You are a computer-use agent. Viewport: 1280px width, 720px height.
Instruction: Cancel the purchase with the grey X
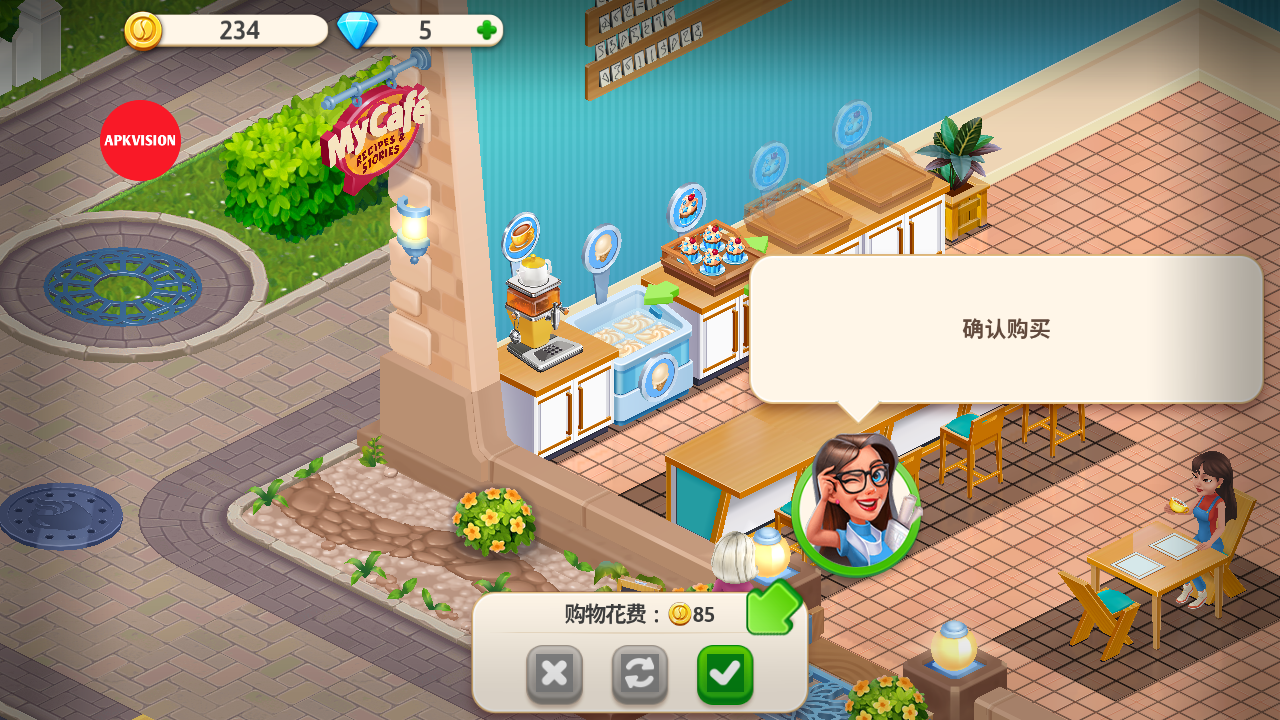[554, 674]
